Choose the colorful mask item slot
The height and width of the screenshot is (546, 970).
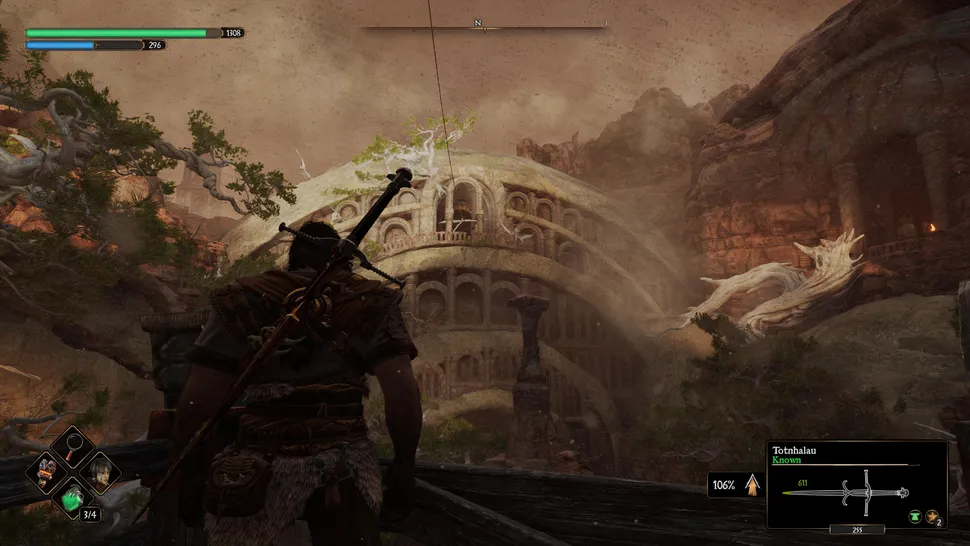[x=46, y=471]
